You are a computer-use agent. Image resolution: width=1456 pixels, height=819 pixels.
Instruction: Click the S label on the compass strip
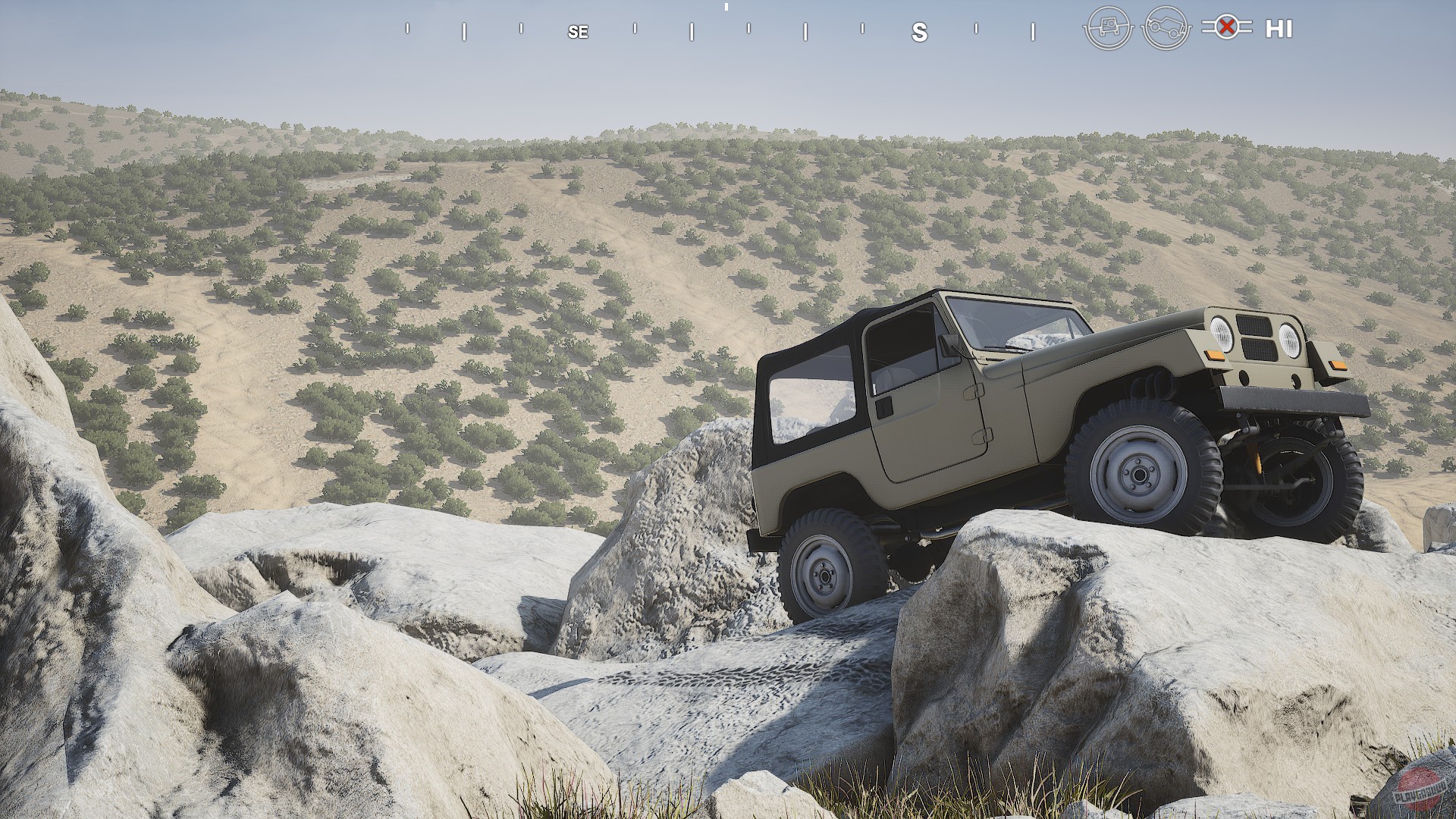click(x=920, y=33)
